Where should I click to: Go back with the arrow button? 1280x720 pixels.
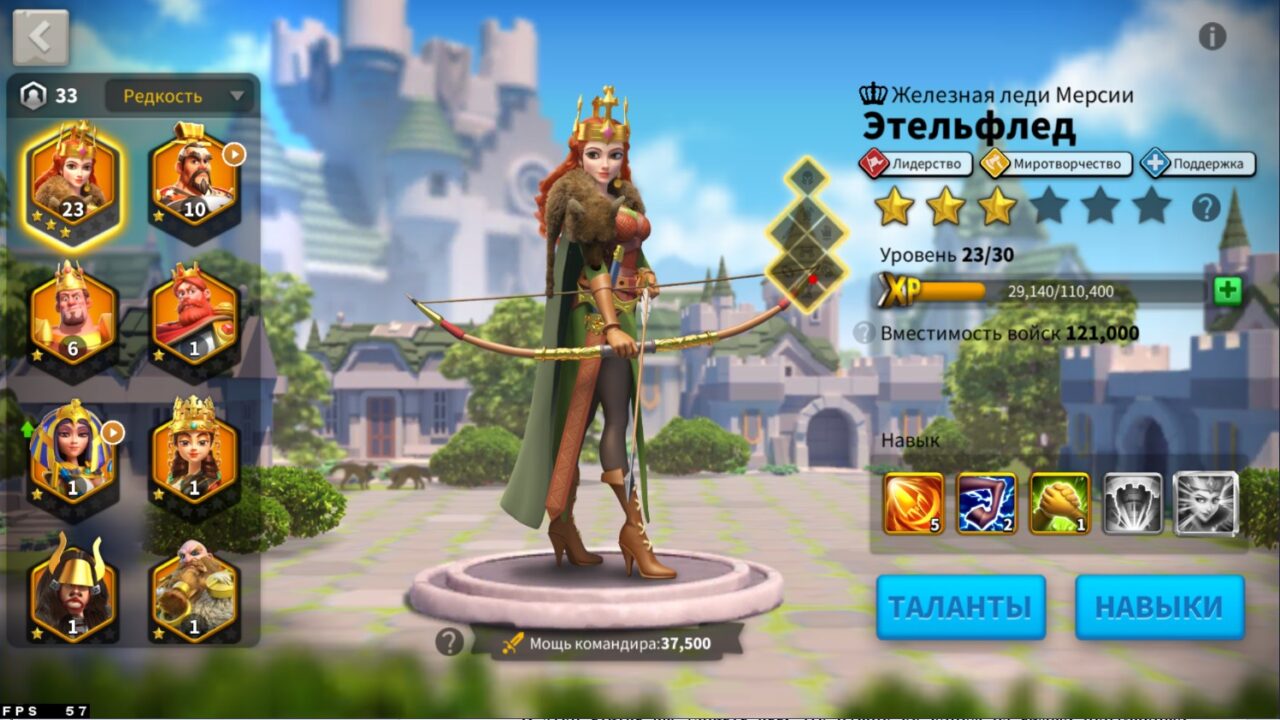(41, 37)
